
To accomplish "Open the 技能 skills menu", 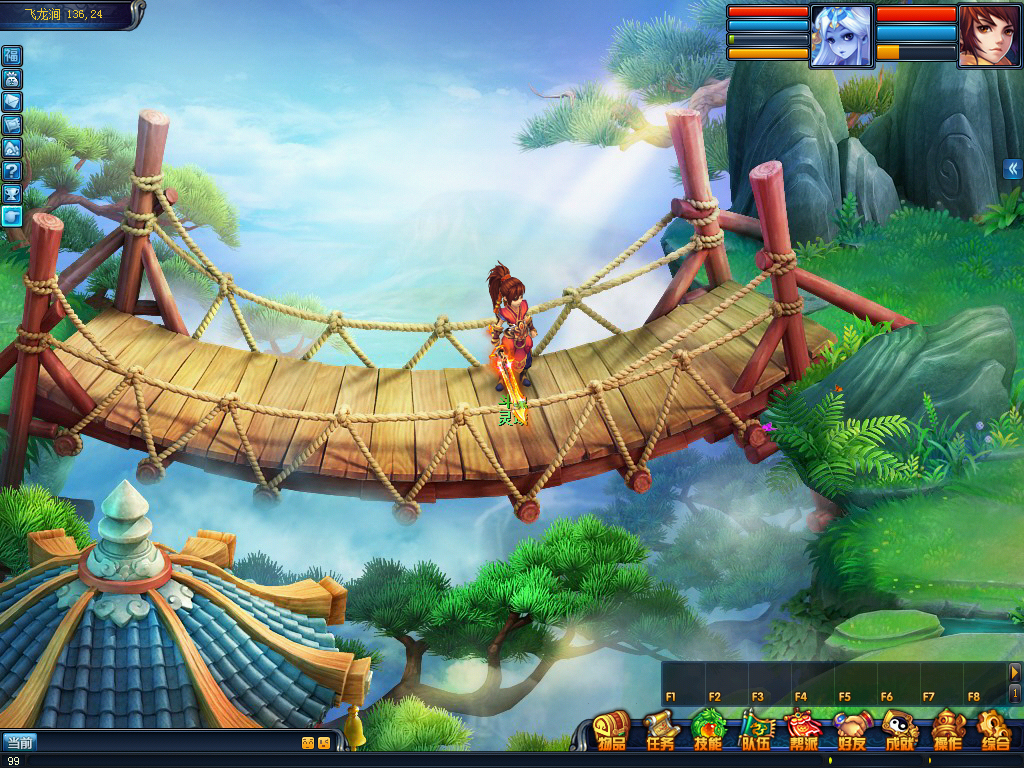I will (708, 730).
